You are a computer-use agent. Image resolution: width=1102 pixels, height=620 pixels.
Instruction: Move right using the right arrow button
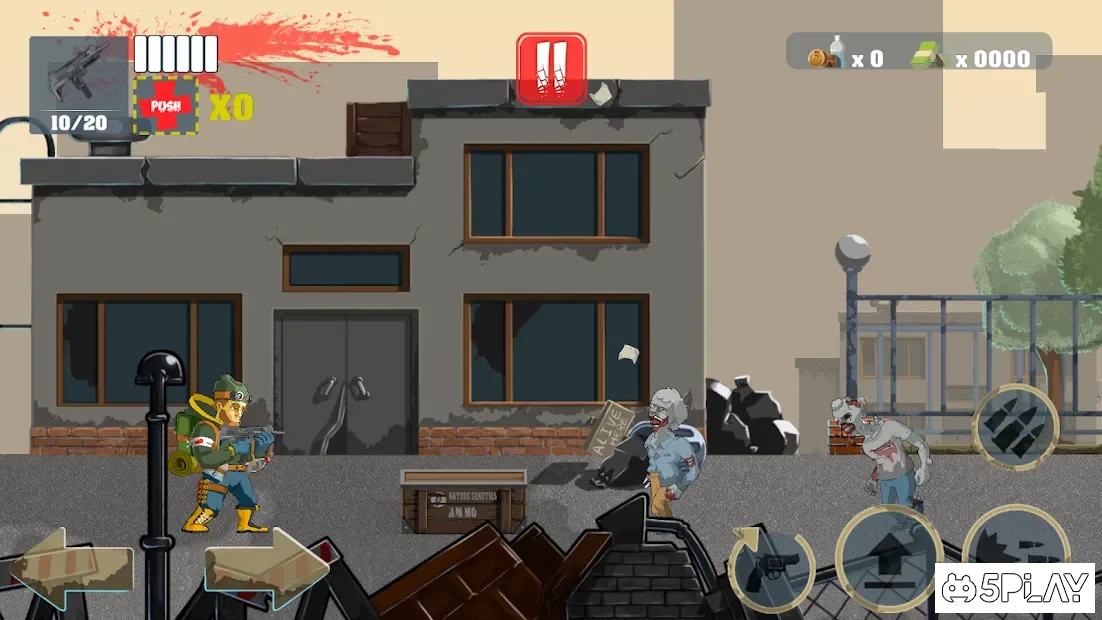267,569
